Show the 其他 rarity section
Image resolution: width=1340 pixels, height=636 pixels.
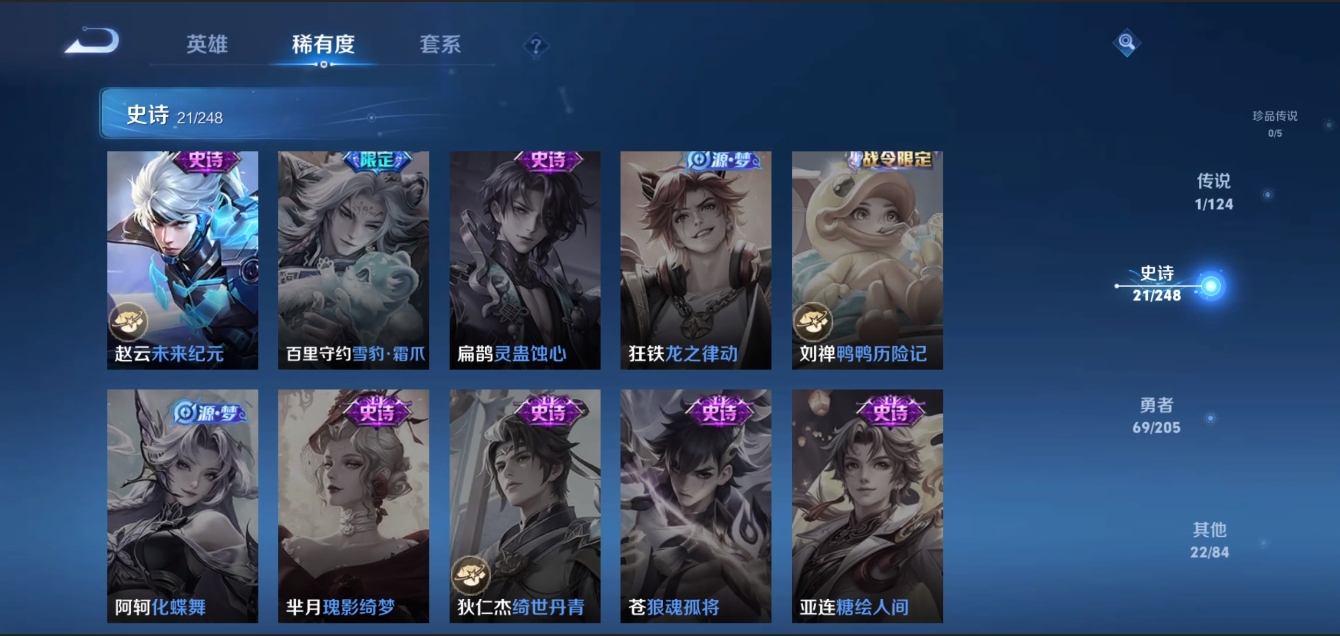pyautogui.click(x=1209, y=540)
